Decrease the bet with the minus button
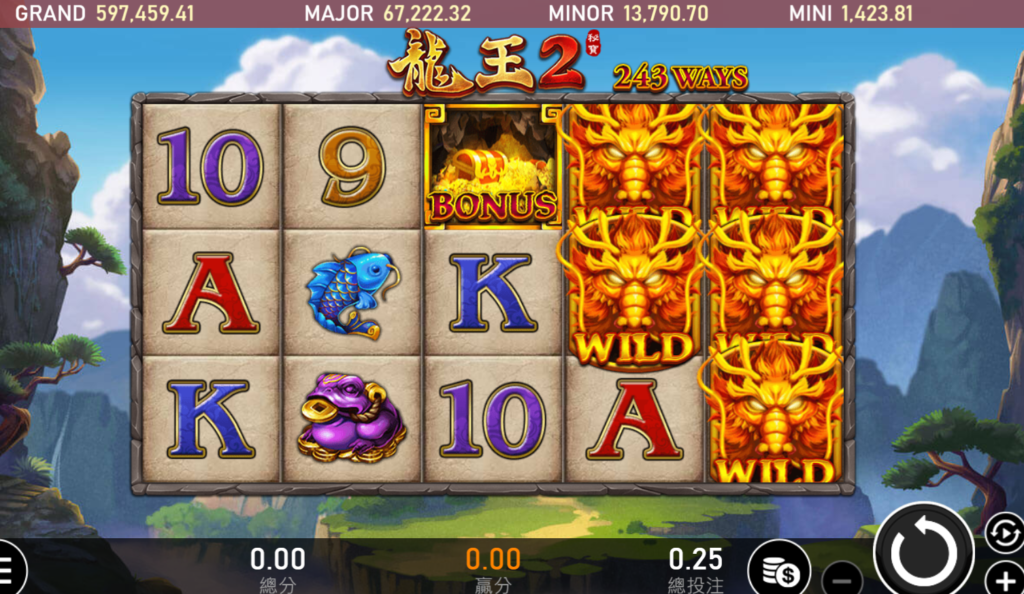The width and height of the screenshot is (1024, 594). tap(843, 579)
